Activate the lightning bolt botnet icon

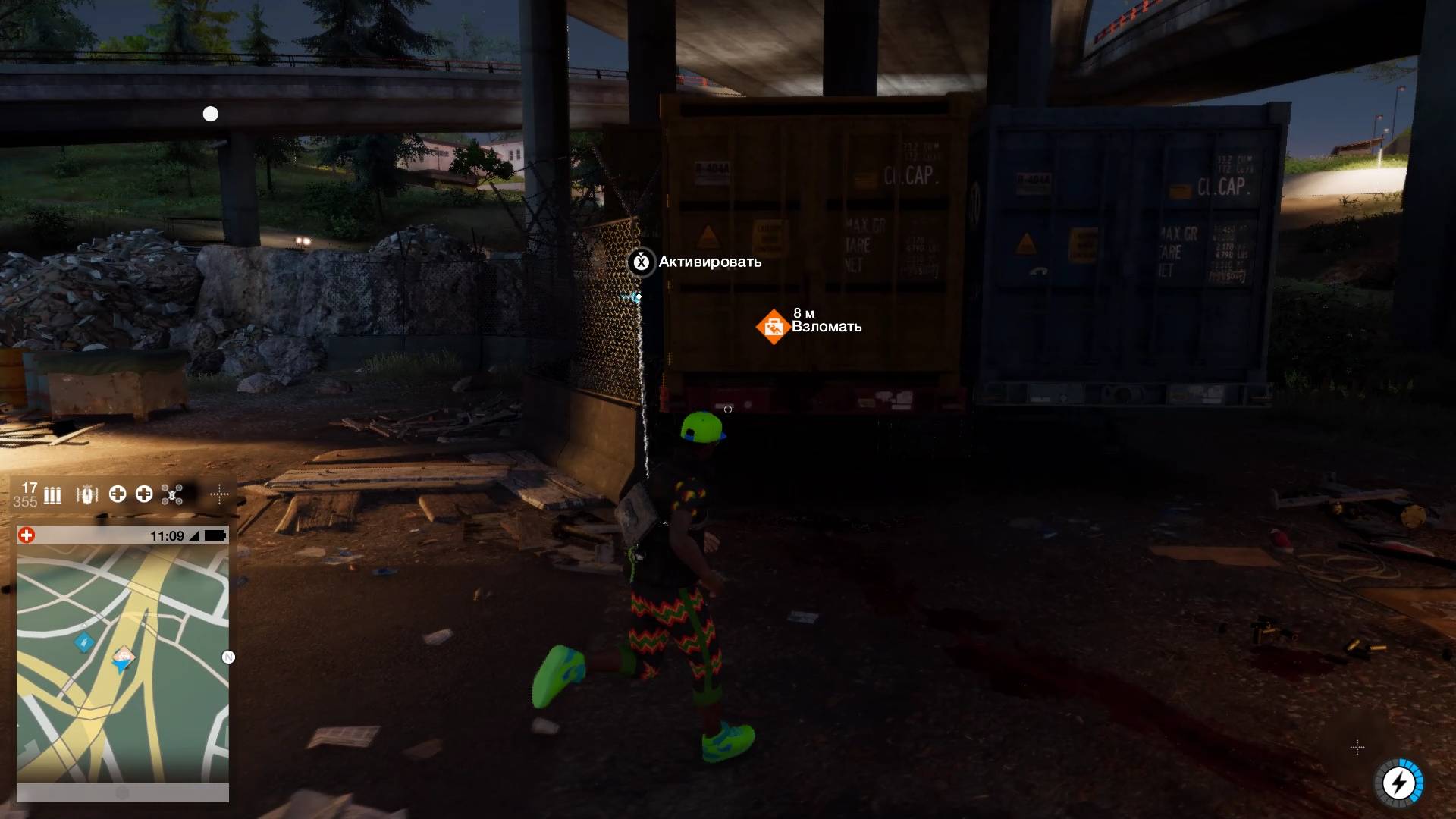(x=1398, y=783)
